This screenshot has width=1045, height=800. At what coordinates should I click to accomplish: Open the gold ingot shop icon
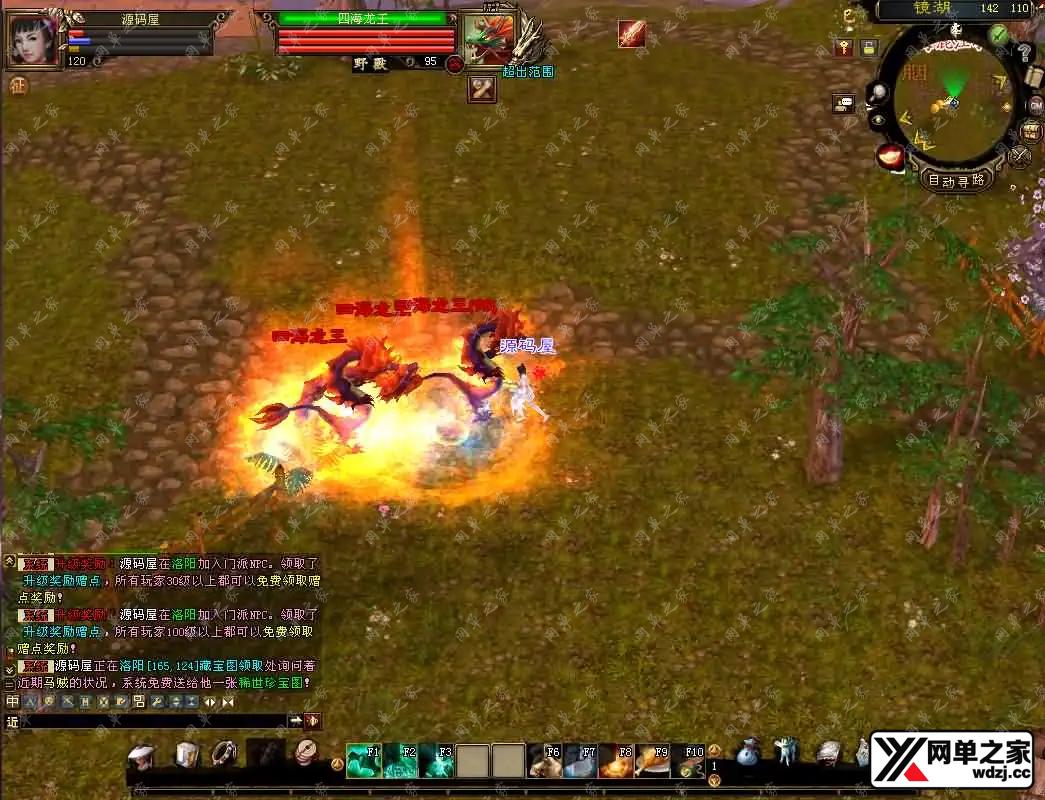889,157
